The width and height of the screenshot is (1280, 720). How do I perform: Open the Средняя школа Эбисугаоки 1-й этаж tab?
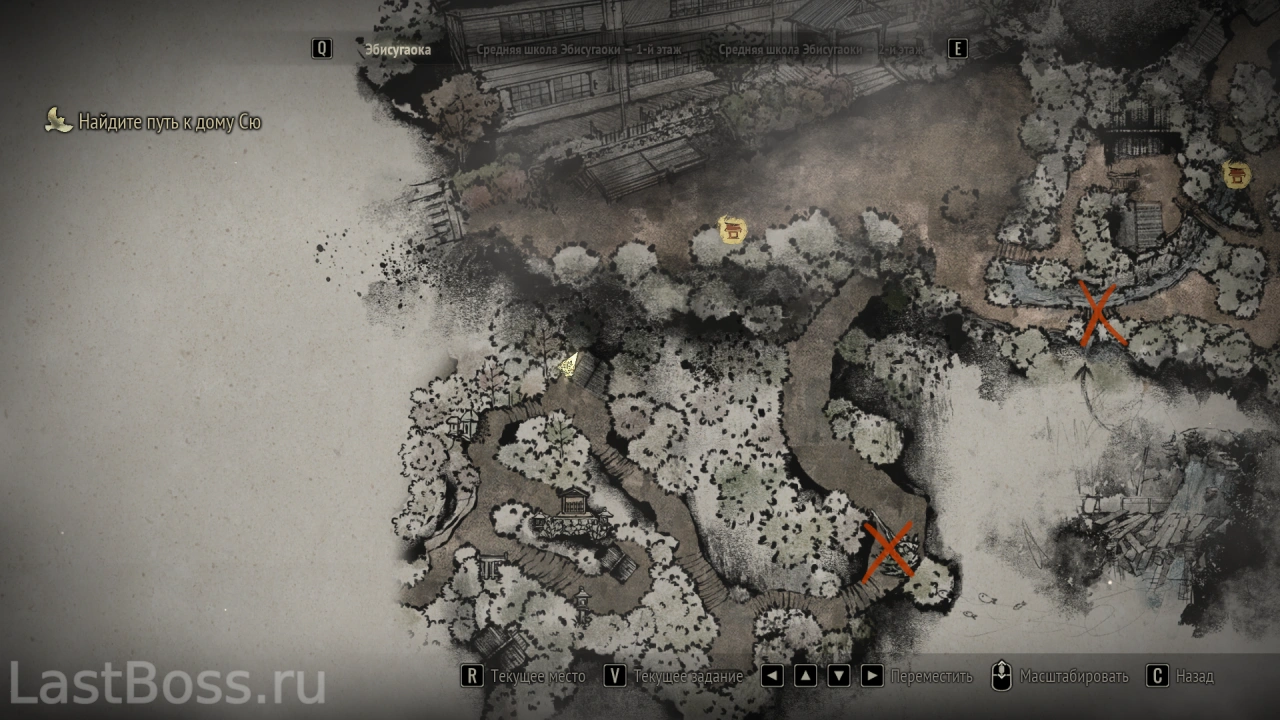[583, 49]
